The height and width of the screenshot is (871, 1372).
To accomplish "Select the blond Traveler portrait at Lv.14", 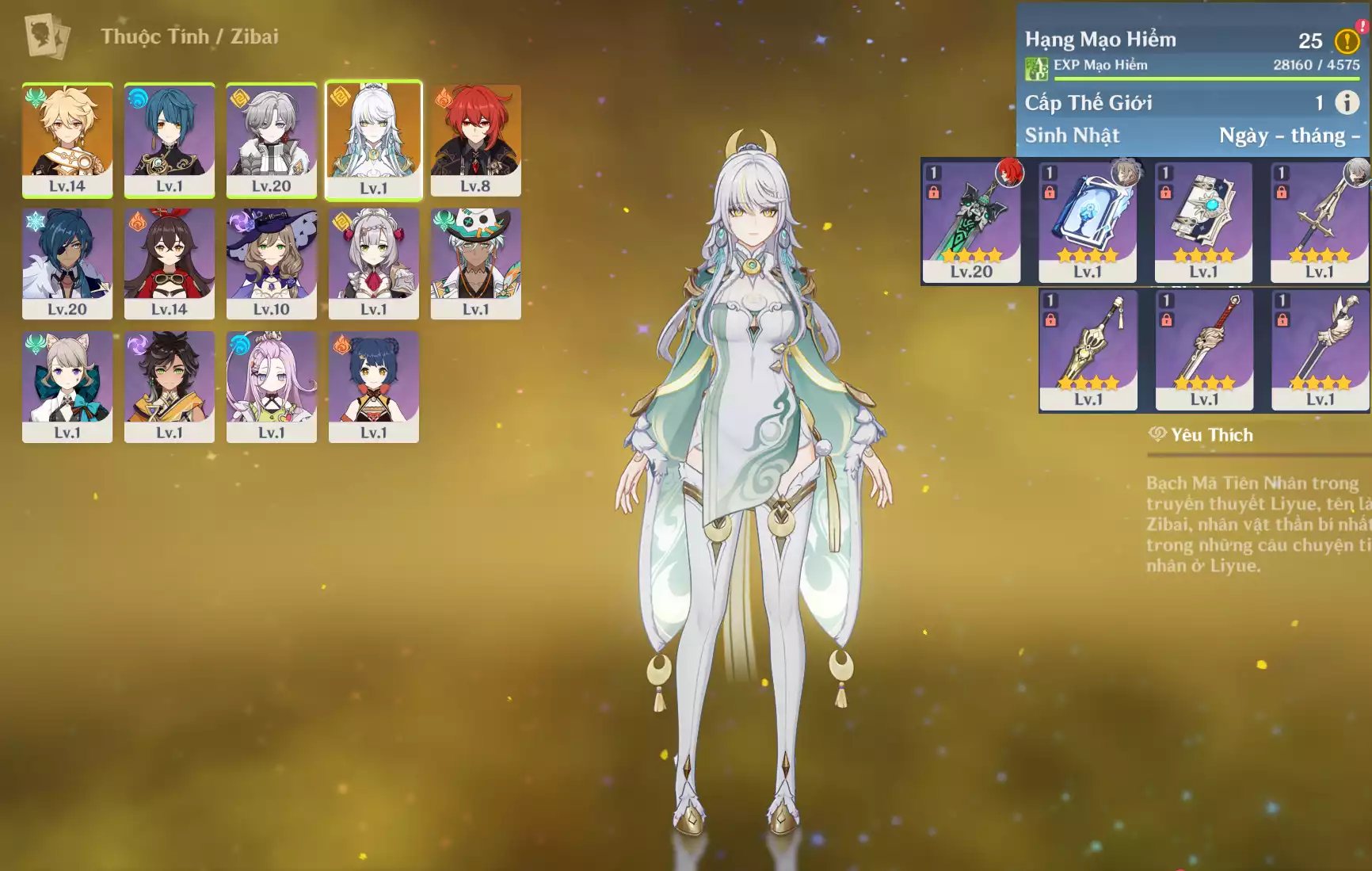I will point(67,139).
